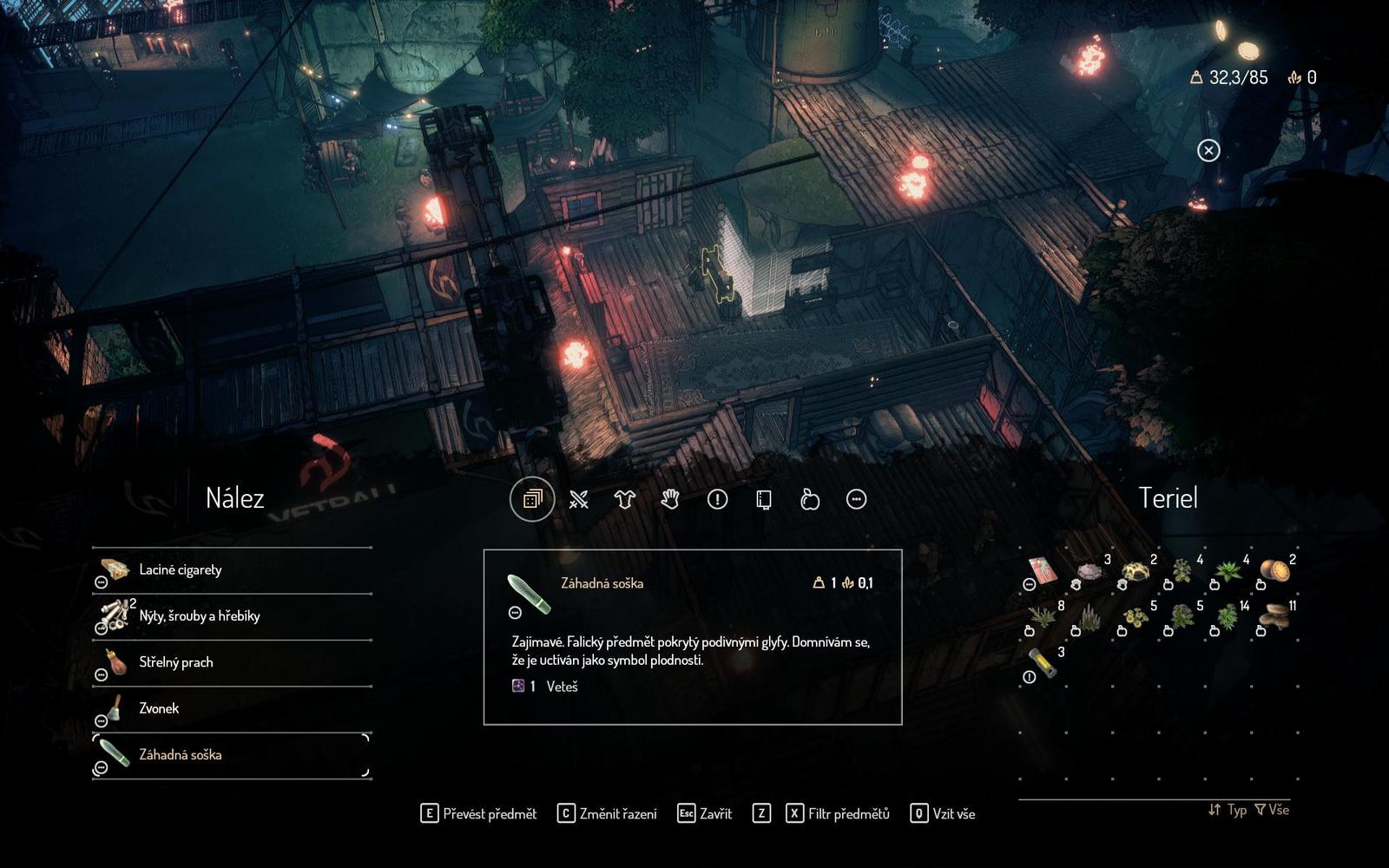Select Laciné cigarety in the loot list
The height and width of the screenshot is (868, 1389).
click(x=232, y=570)
